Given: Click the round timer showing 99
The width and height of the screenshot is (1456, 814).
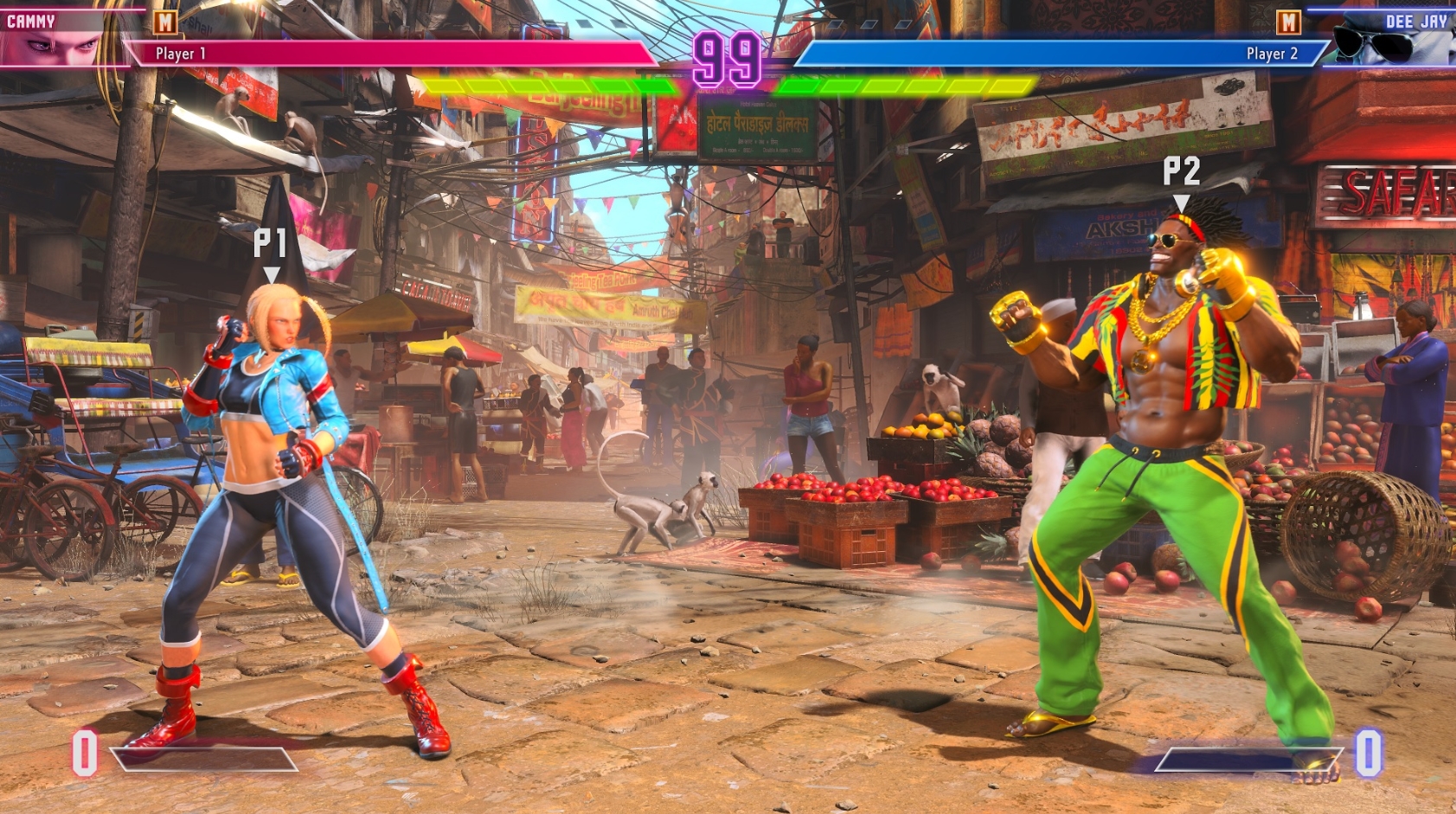Looking at the screenshot, I should pos(728,56).
